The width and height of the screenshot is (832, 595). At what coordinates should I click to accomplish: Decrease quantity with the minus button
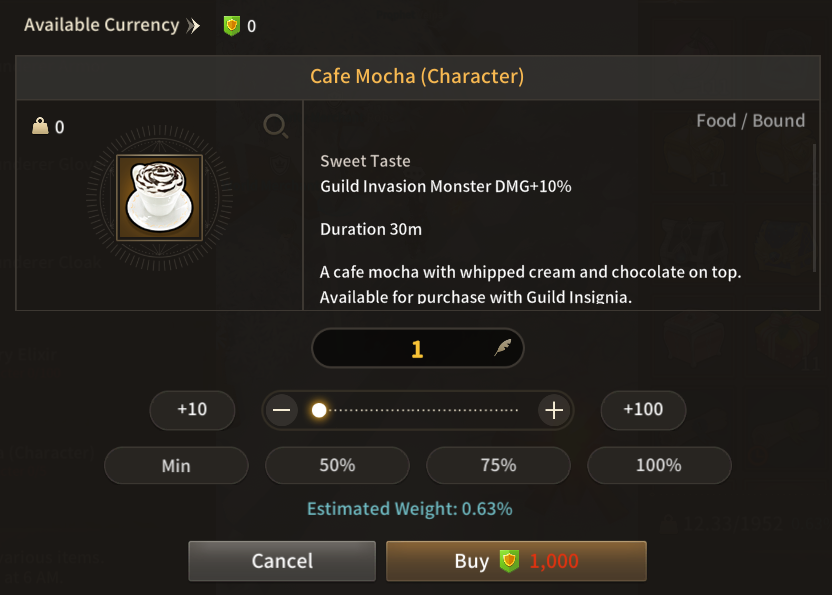(283, 410)
